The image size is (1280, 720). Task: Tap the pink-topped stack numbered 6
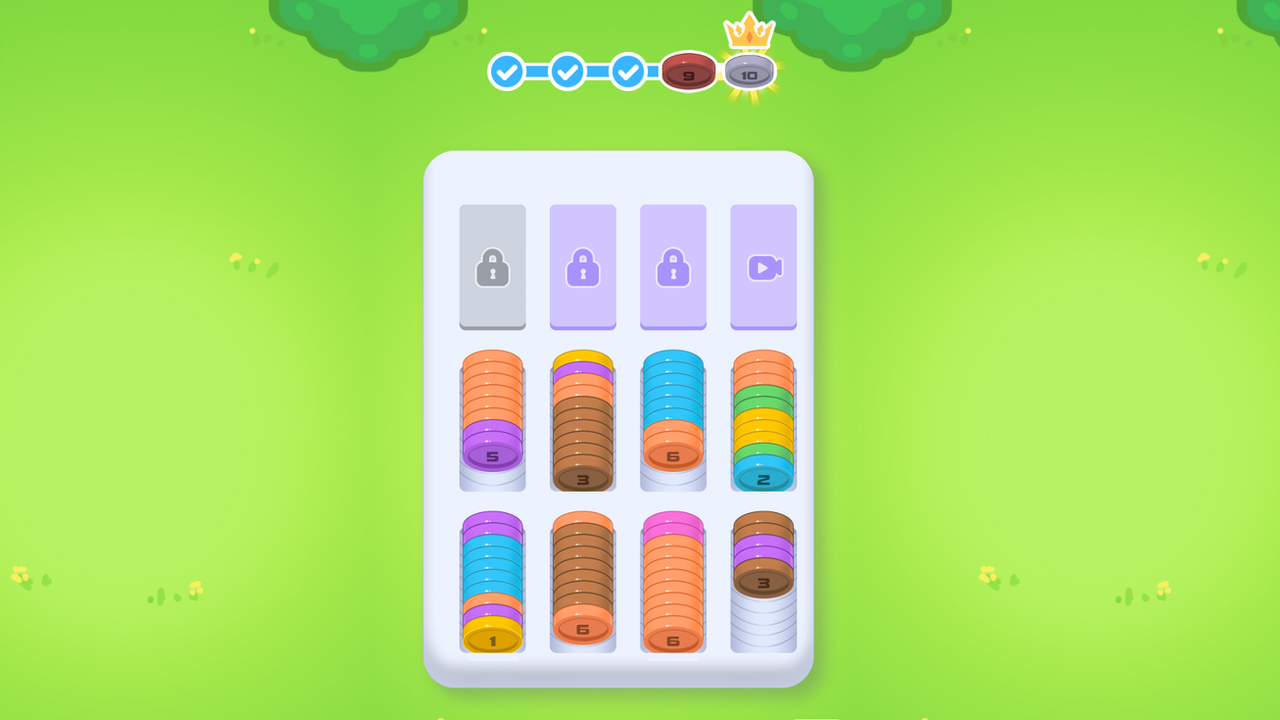click(673, 580)
